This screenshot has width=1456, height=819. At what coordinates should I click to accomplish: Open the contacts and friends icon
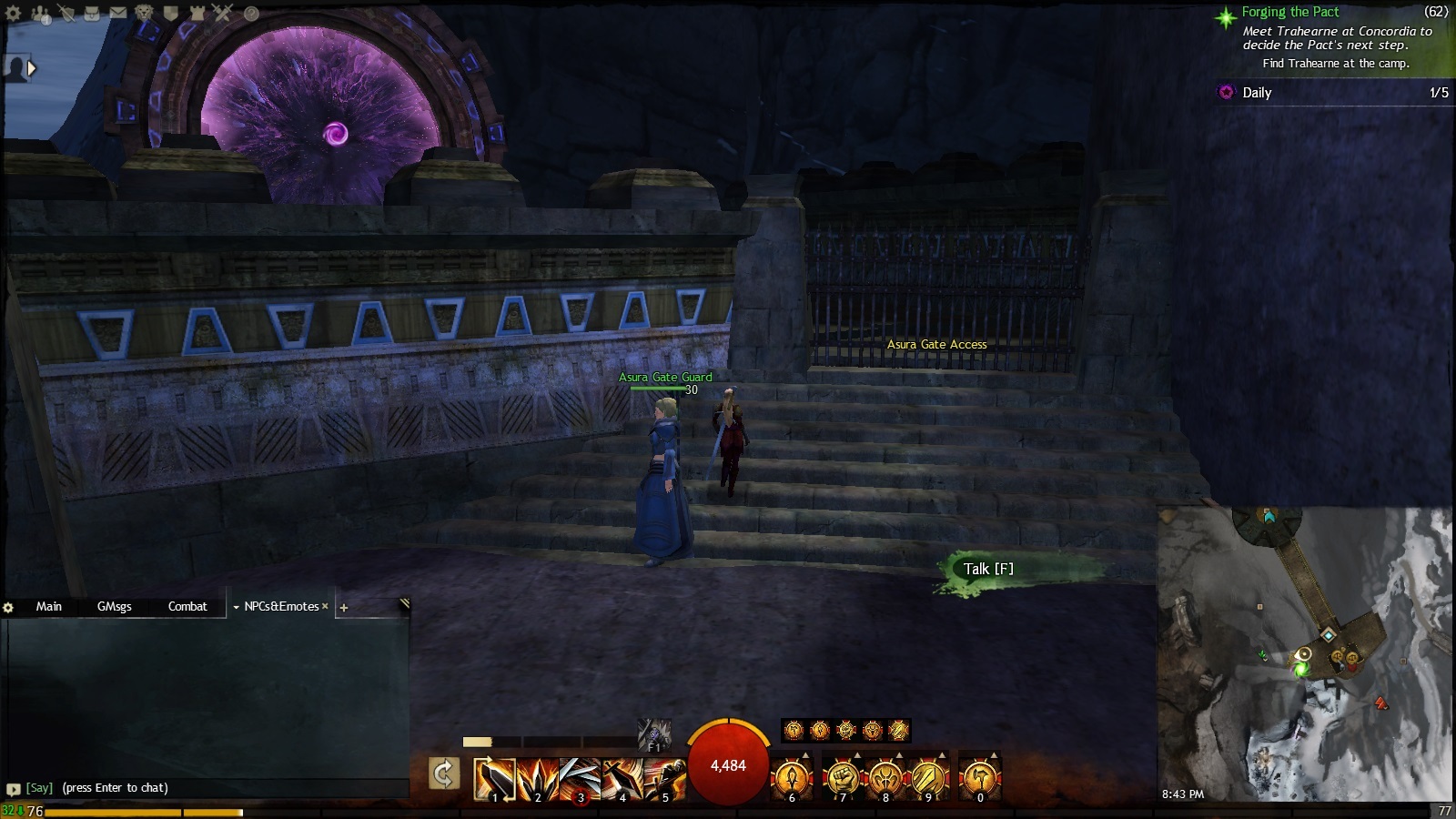tap(40, 14)
